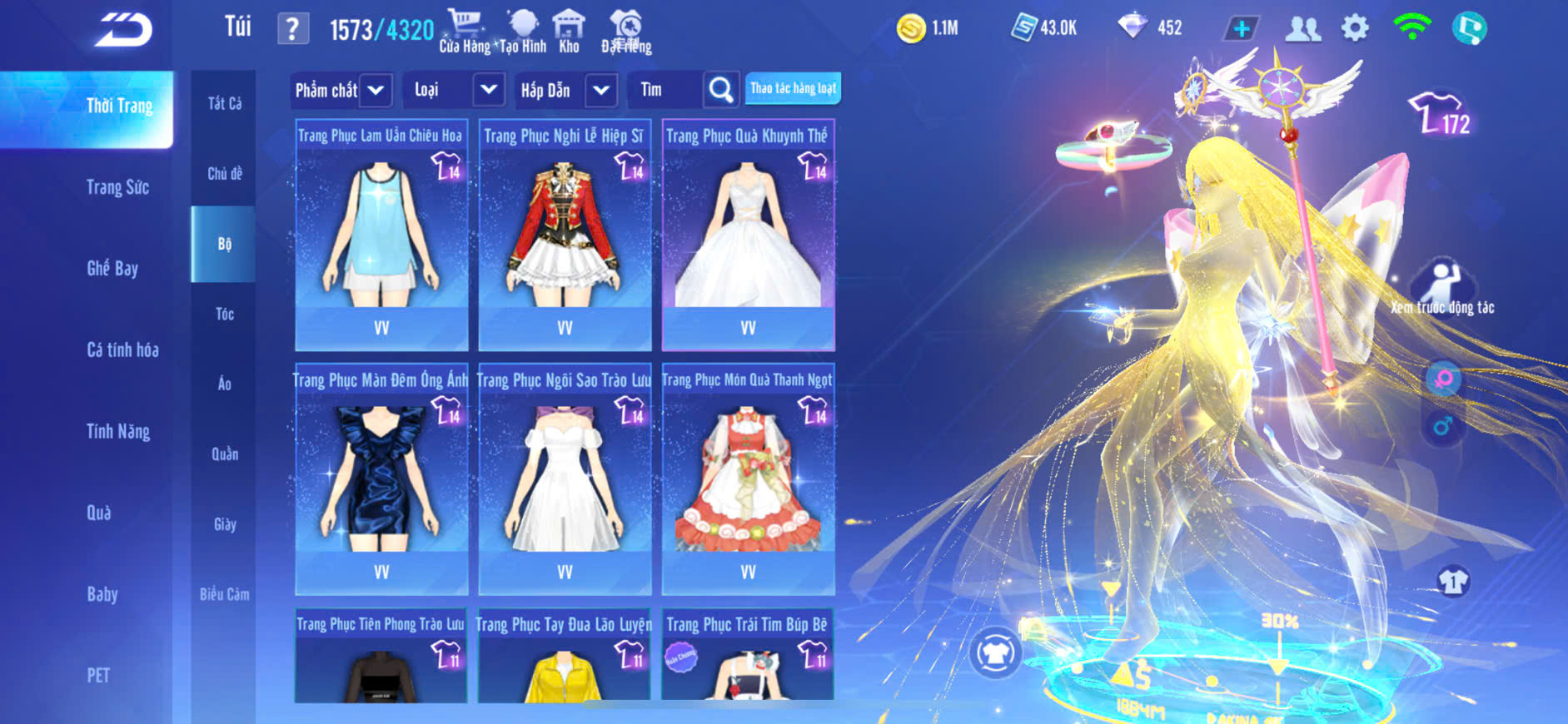Pick the Màn Đêm Óng Ánh dress
This screenshot has height=724, width=1568.
[x=381, y=479]
